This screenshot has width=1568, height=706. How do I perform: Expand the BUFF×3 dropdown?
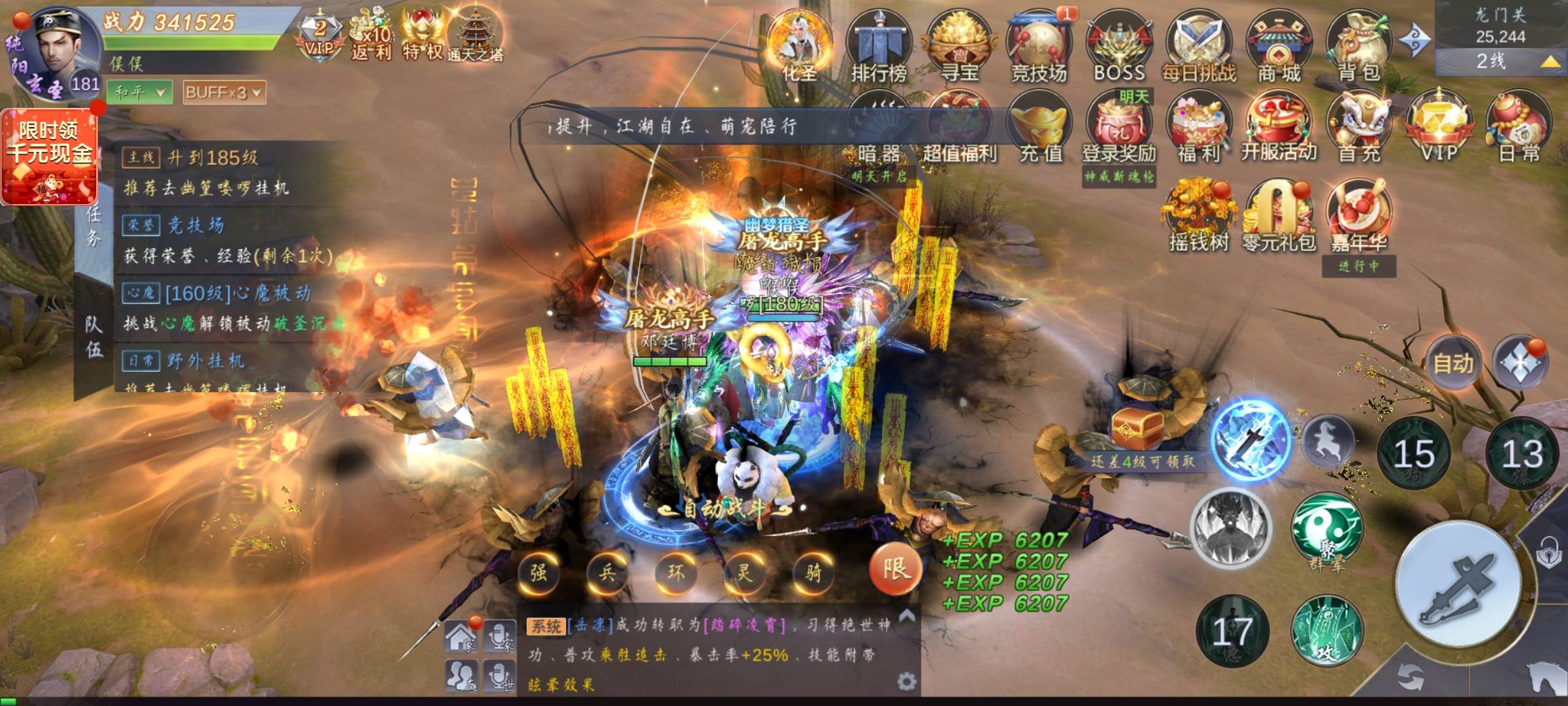click(224, 93)
